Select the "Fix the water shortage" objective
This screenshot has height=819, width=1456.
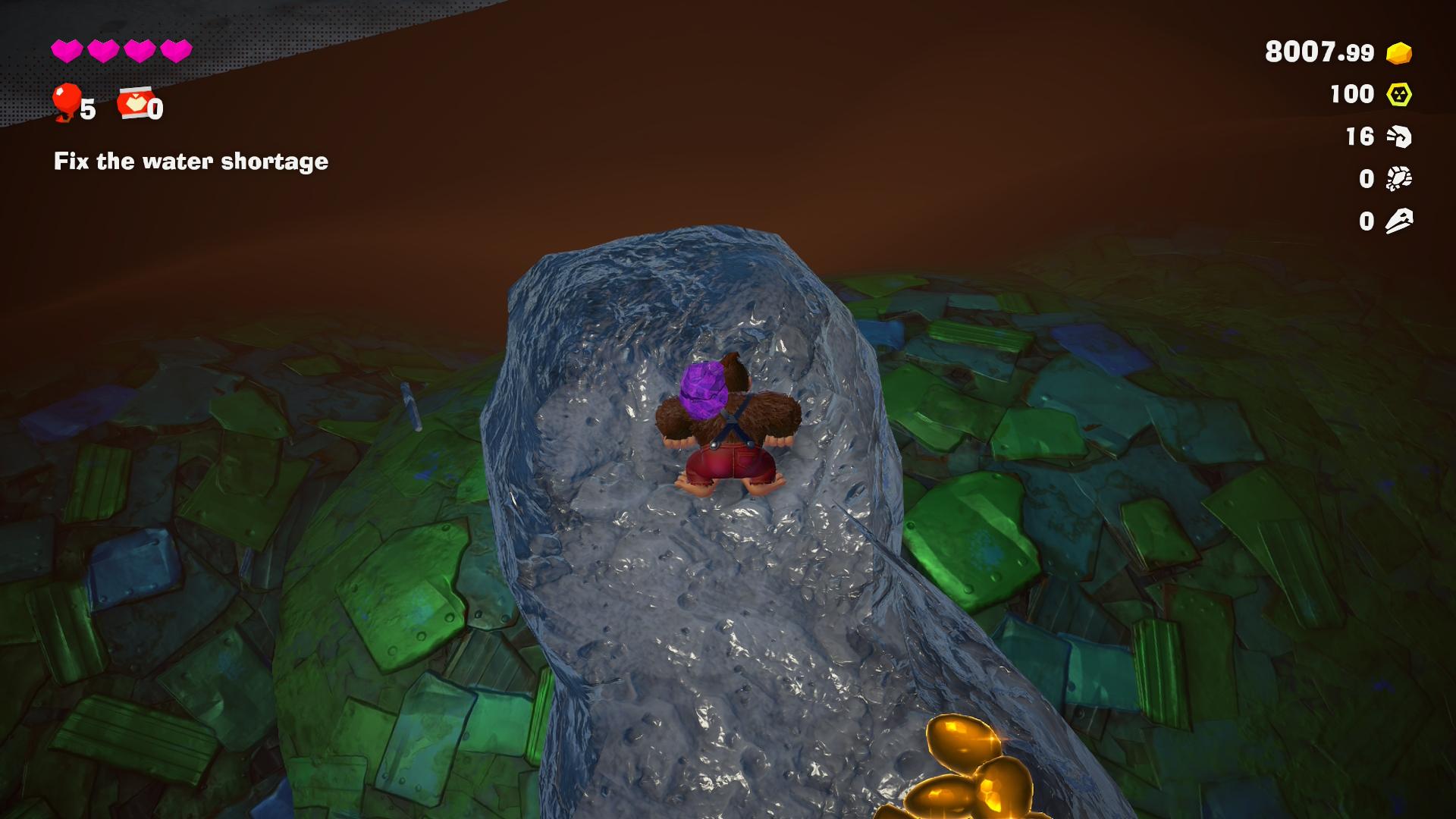(x=191, y=162)
